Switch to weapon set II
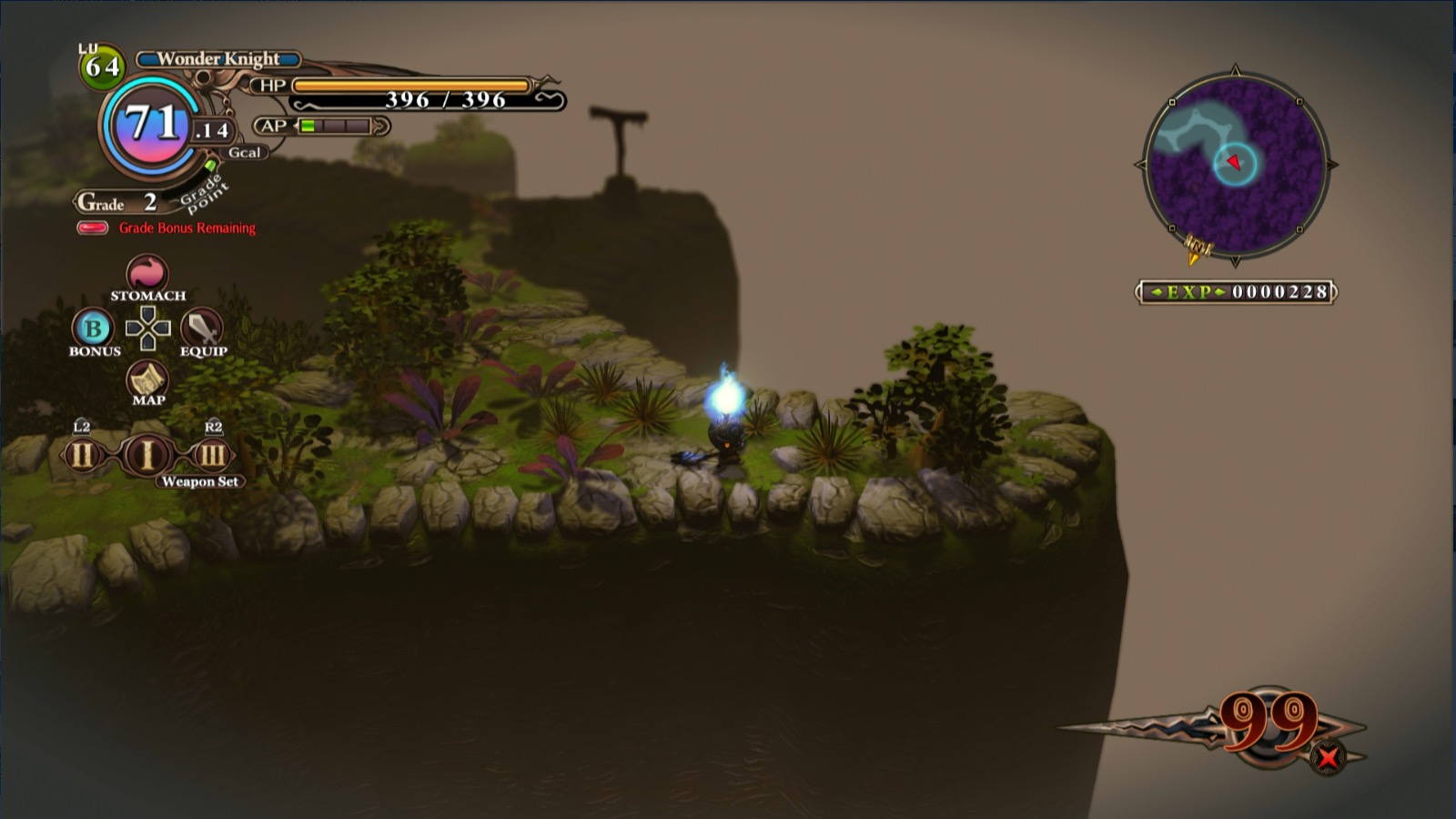 (82, 454)
